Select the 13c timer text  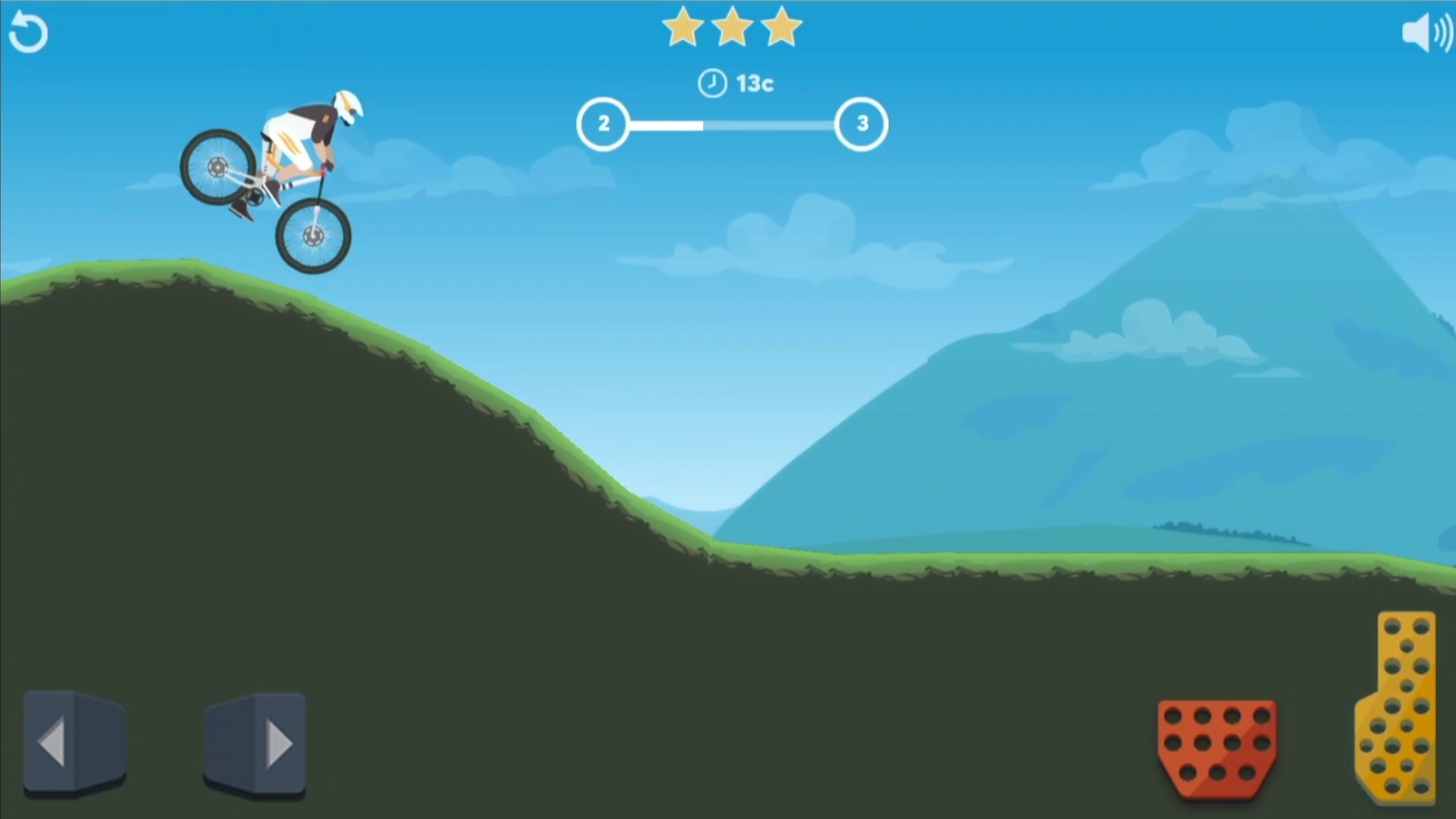754,83
